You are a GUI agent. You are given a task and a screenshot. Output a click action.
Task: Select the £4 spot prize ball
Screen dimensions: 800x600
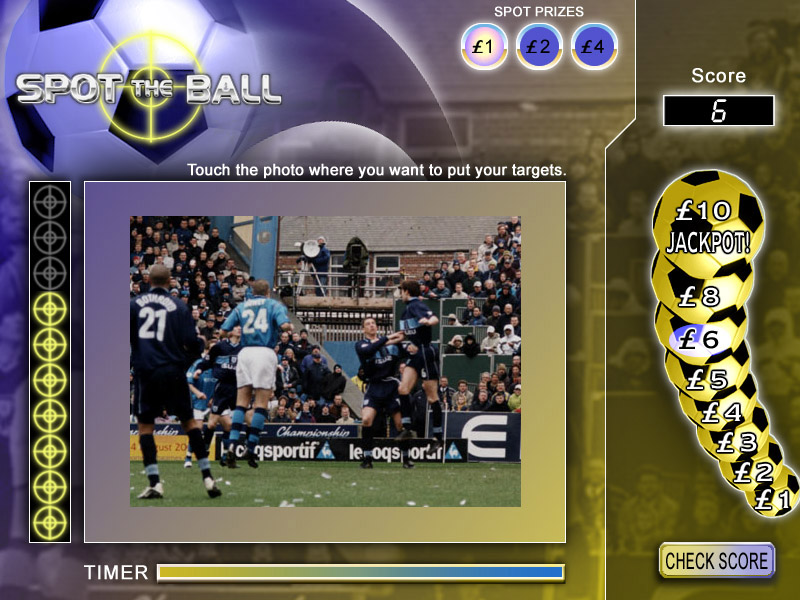pos(594,46)
